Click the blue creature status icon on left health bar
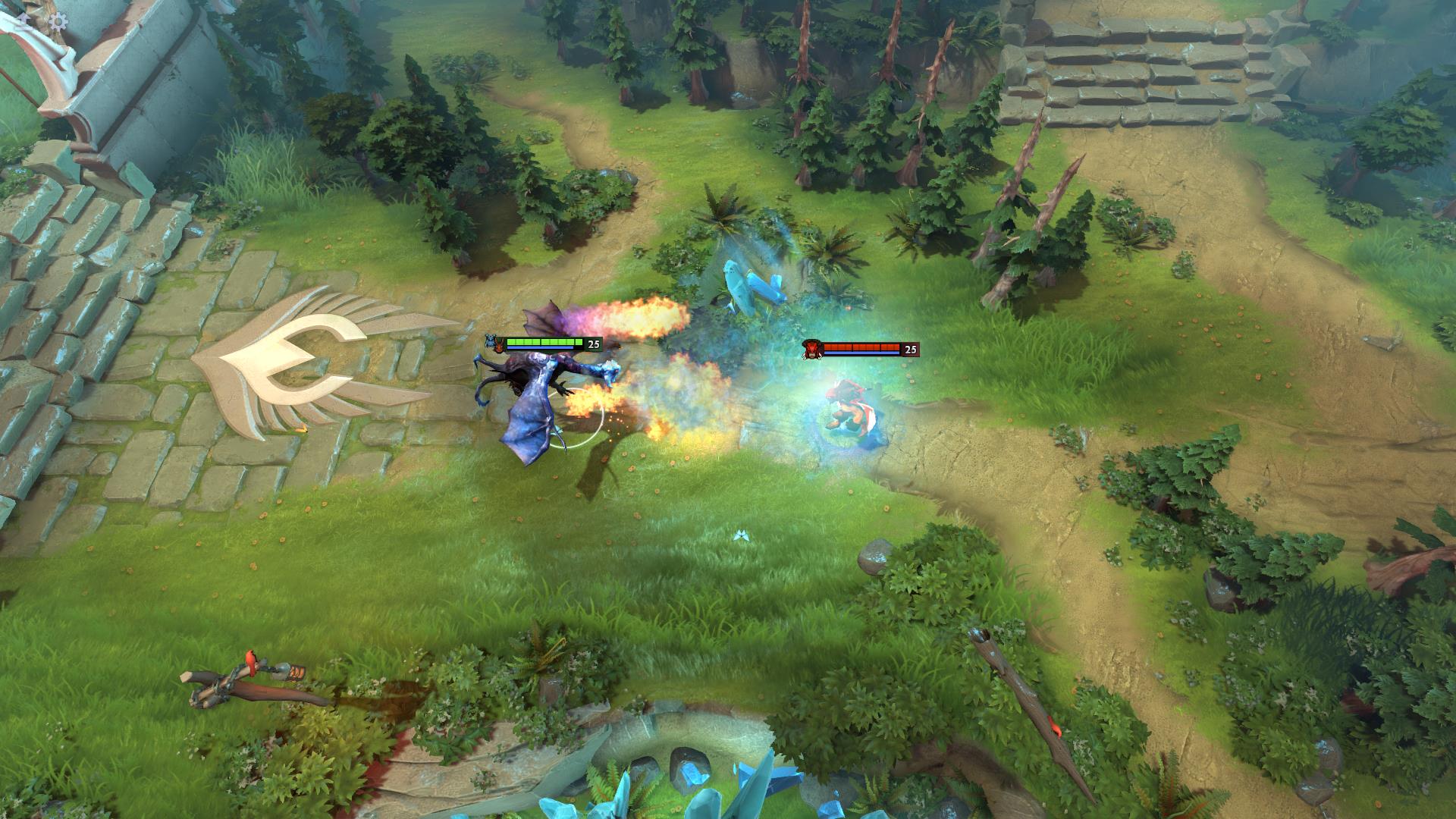The height and width of the screenshot is (819, 1456). tap(490, 343)
